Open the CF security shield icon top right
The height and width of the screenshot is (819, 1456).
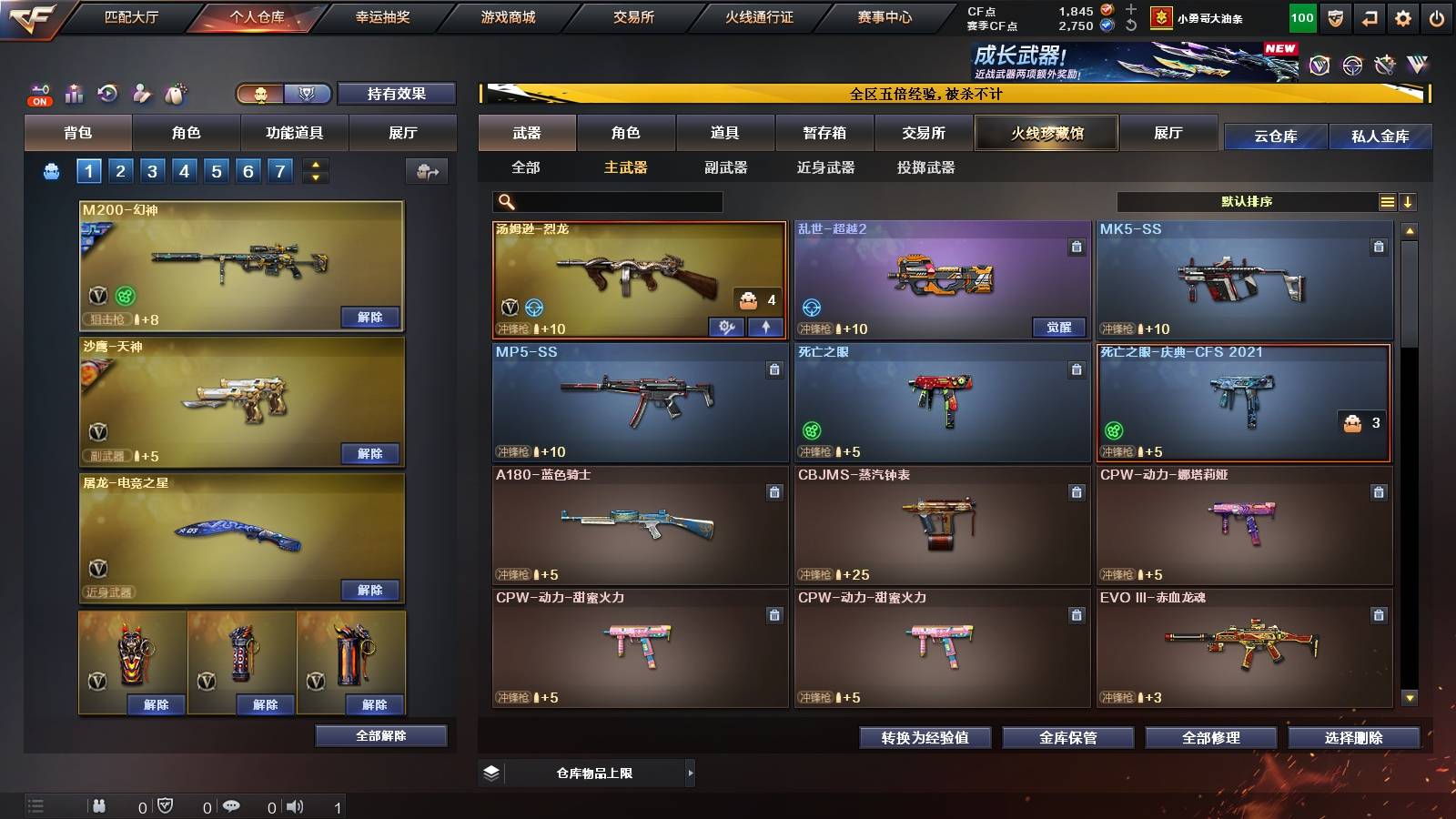1334,18
